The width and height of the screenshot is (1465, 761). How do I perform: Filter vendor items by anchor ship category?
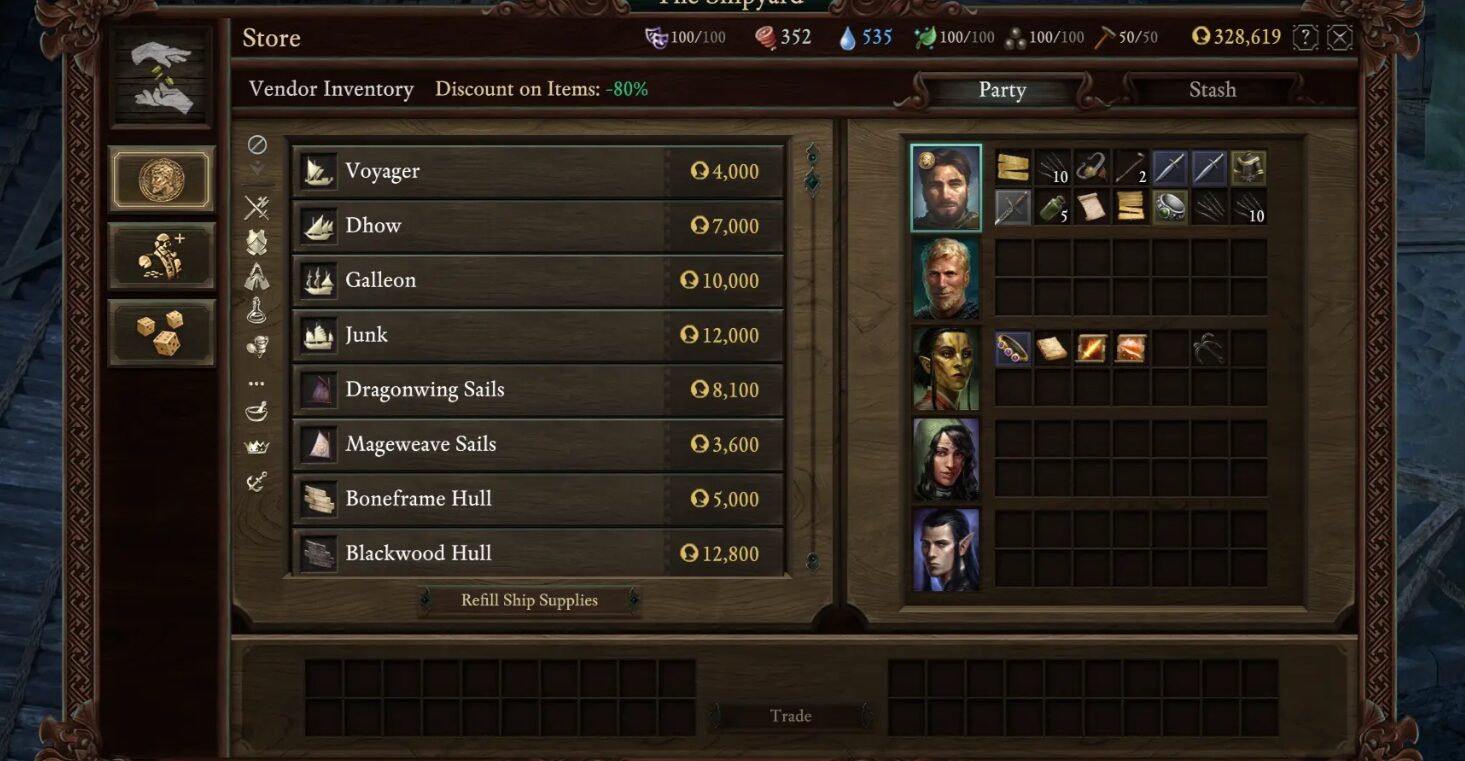pos(257,482)
